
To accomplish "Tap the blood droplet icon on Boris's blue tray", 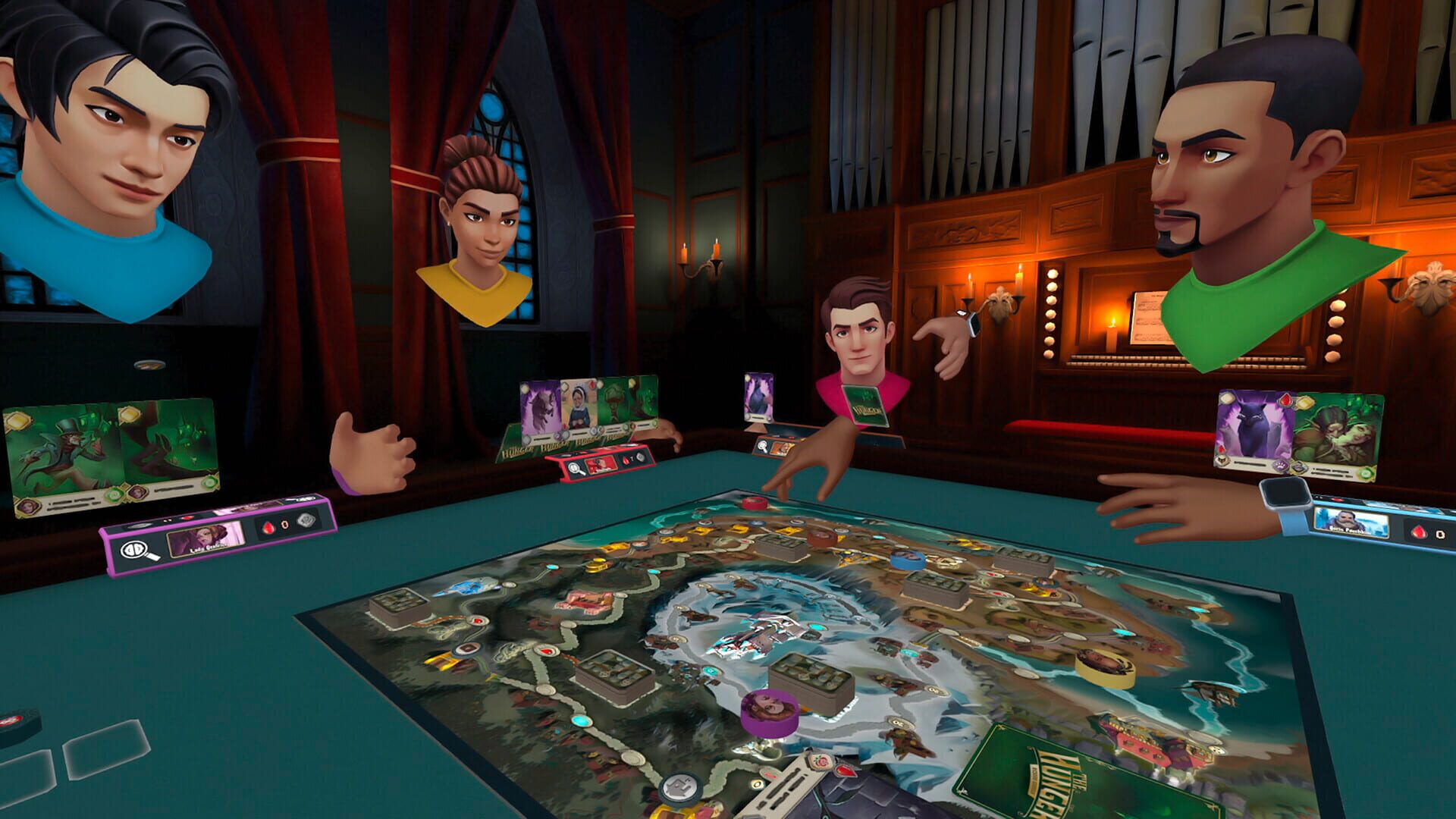I will pyautogui.click(x=1418, y=532).
